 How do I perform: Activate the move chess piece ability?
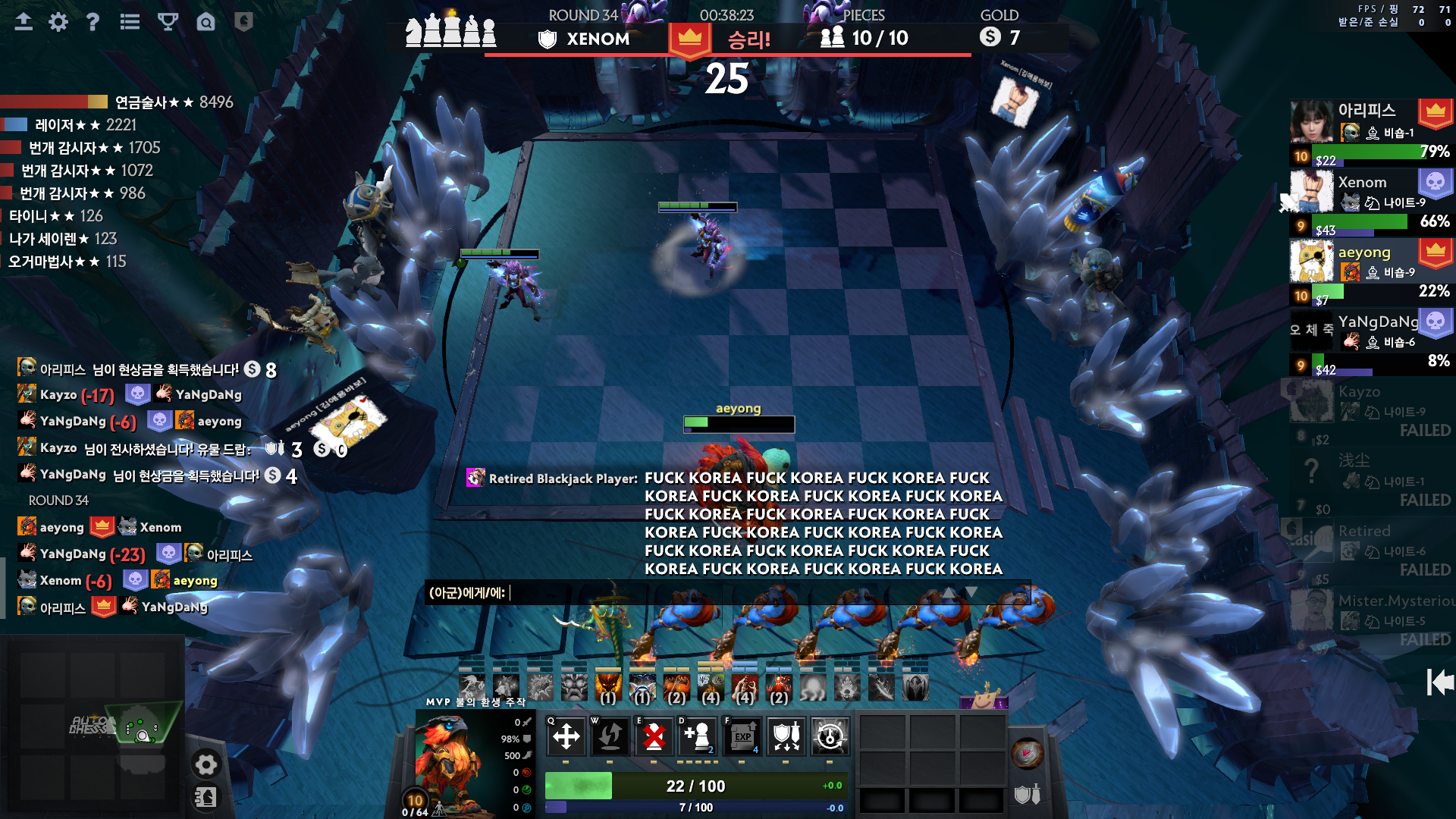[566, 736]
